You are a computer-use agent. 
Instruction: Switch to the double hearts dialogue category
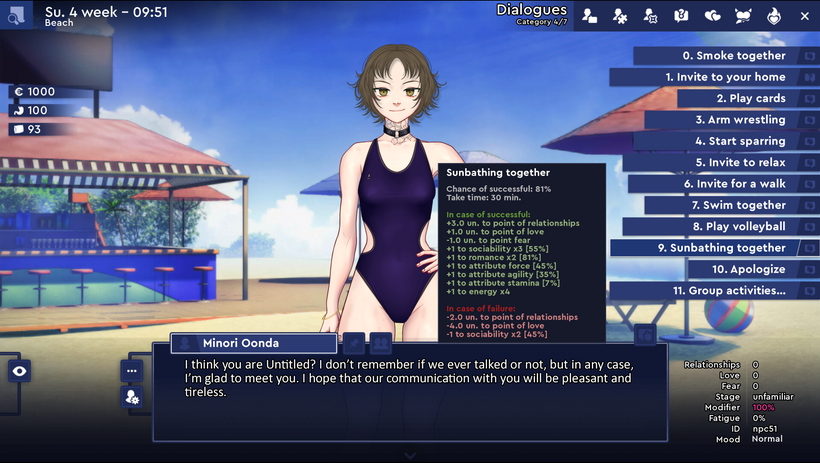tap(712, 16)
